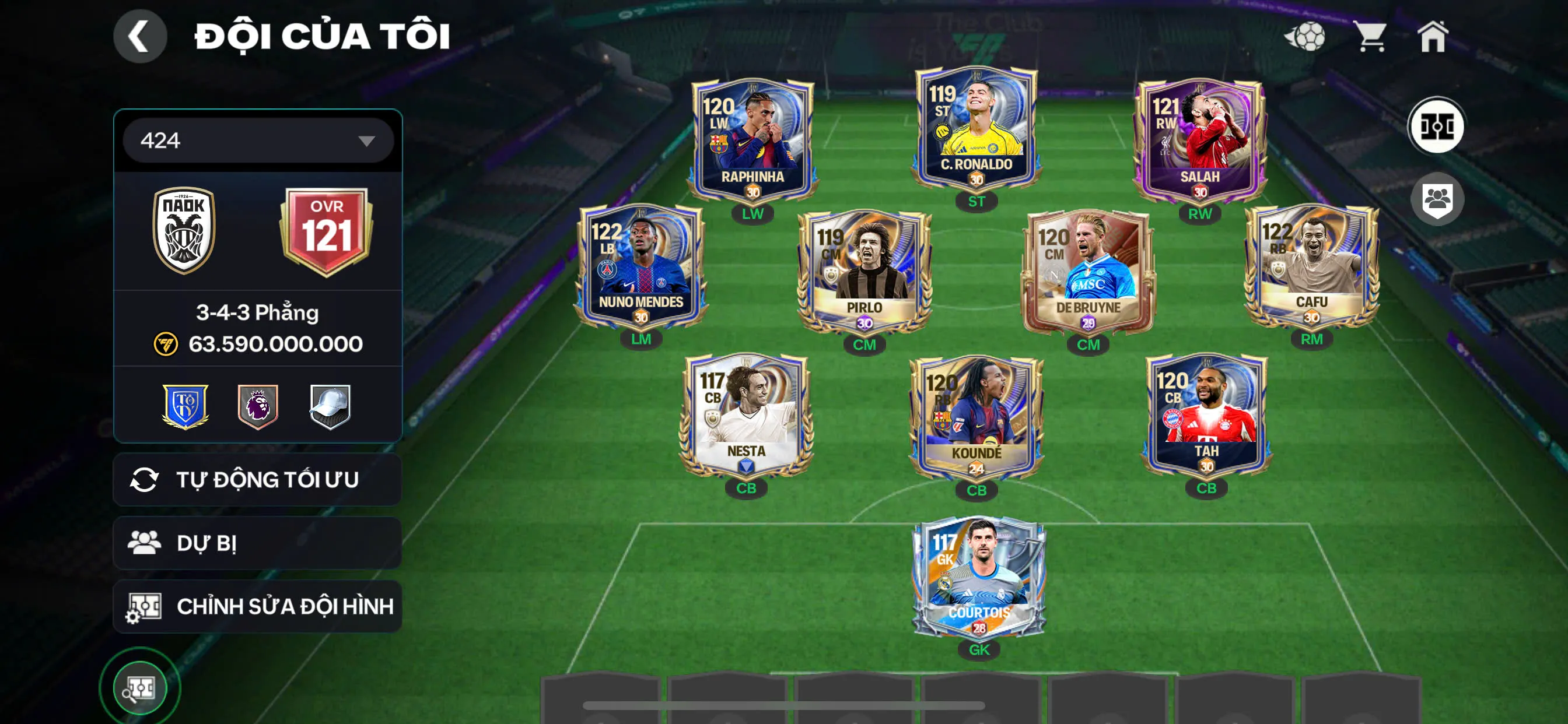Return to the home screen
This screenshot has height=724, width=1568.
[1432, 37]
